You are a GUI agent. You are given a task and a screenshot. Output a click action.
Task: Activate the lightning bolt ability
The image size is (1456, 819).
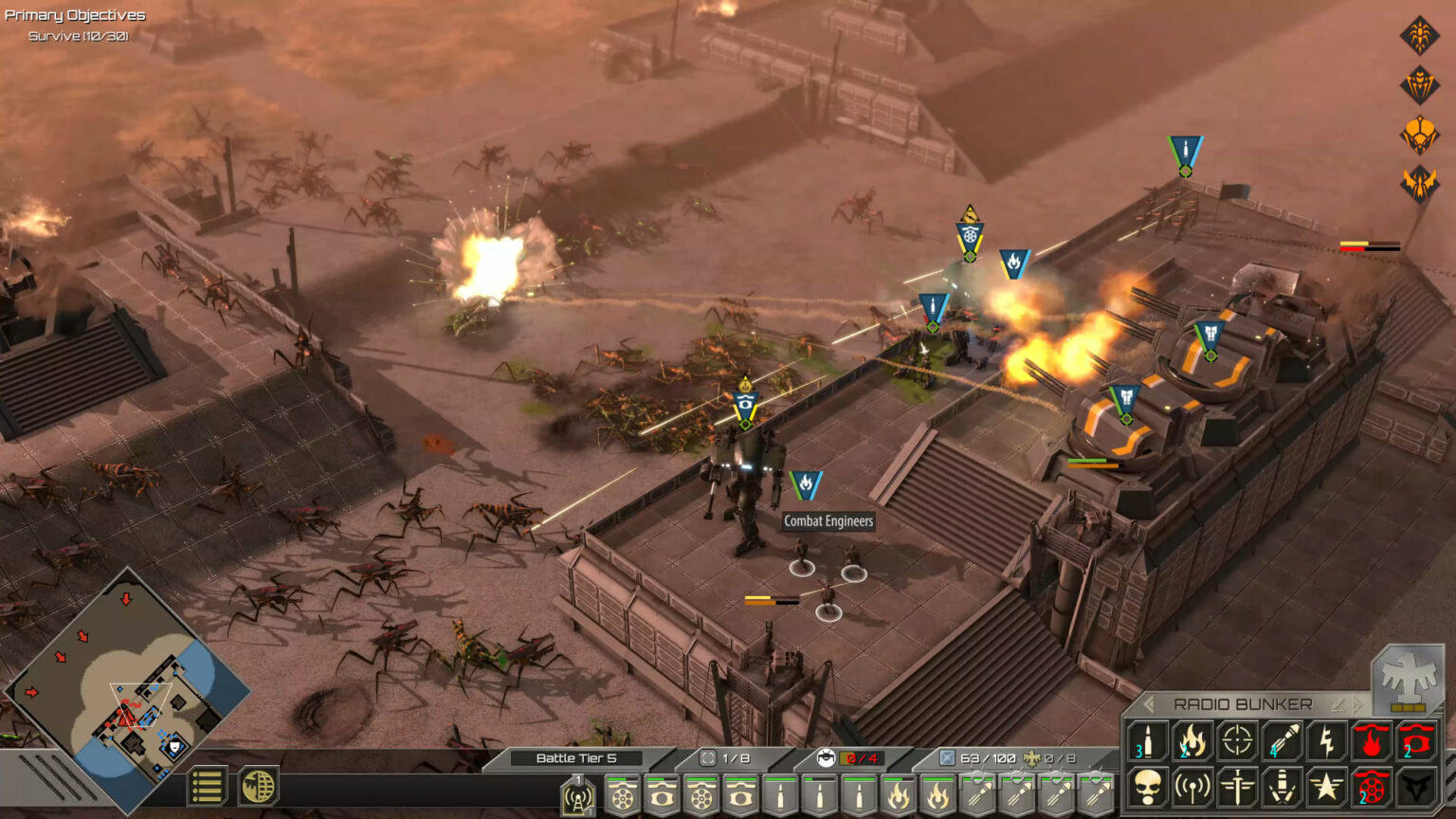(x=1326, y=741)
